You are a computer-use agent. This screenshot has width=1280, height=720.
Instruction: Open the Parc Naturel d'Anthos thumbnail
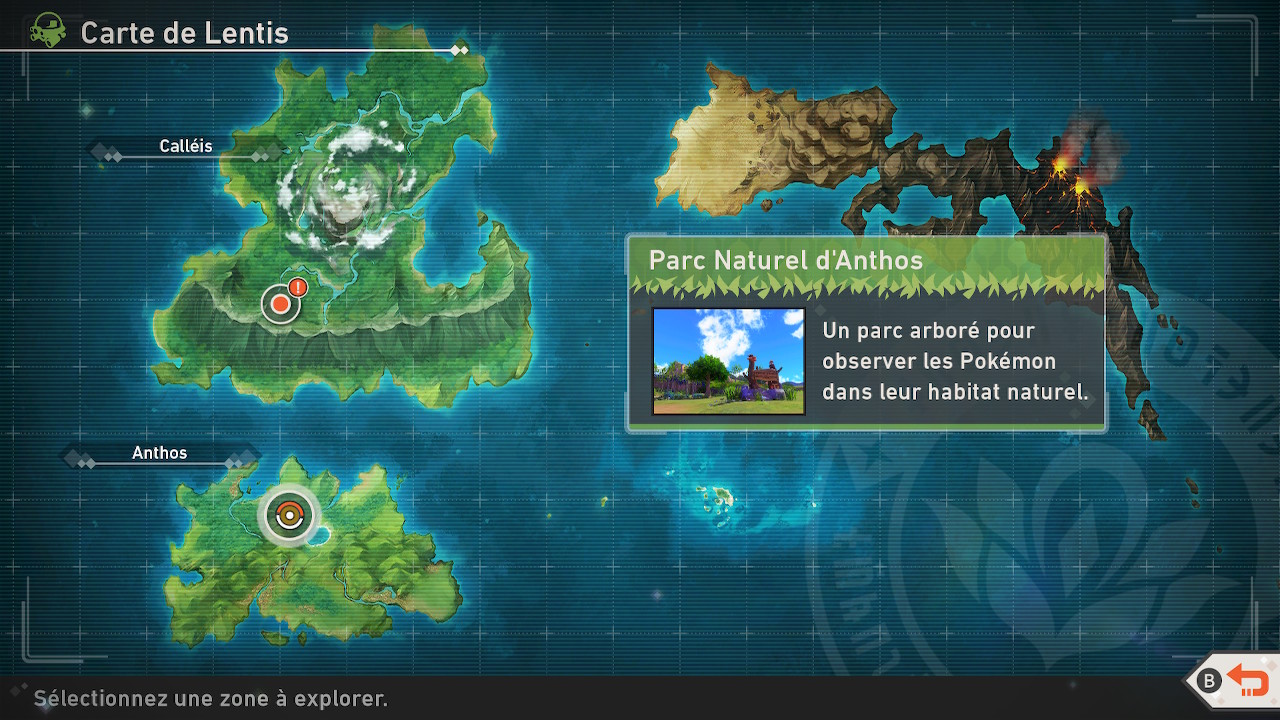728,361
